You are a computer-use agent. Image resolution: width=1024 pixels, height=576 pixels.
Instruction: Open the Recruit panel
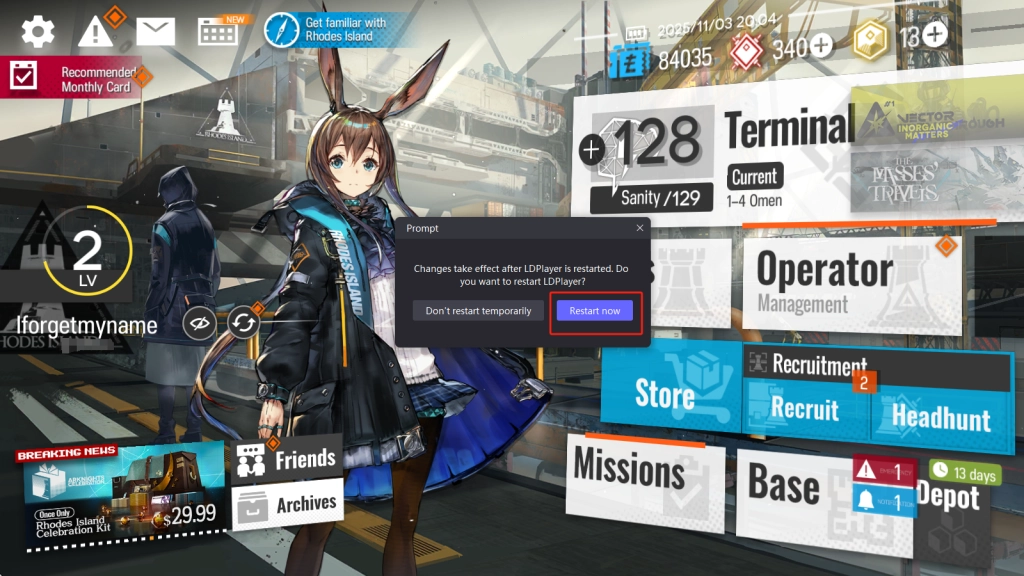click(x=805, y=410)
